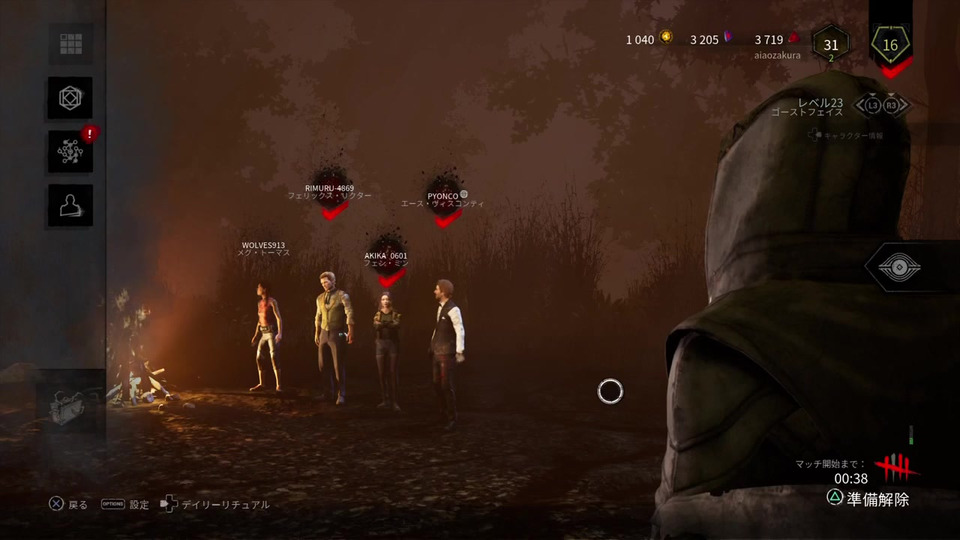Image resolution: width=960 pixels, height=540 pixels.
Task: Go back with 戻る
Action: coord(68,505)
